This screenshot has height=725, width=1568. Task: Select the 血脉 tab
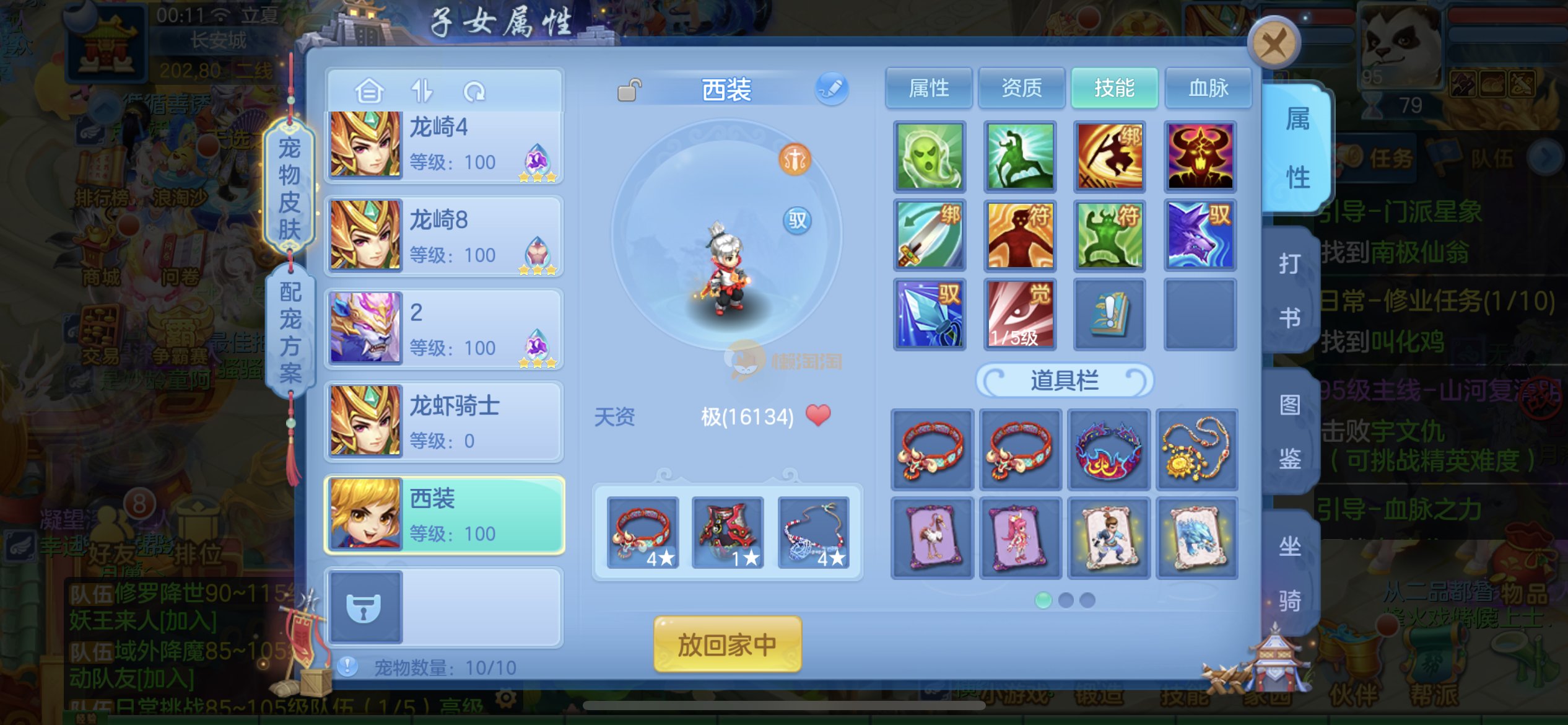[1208, 88]
